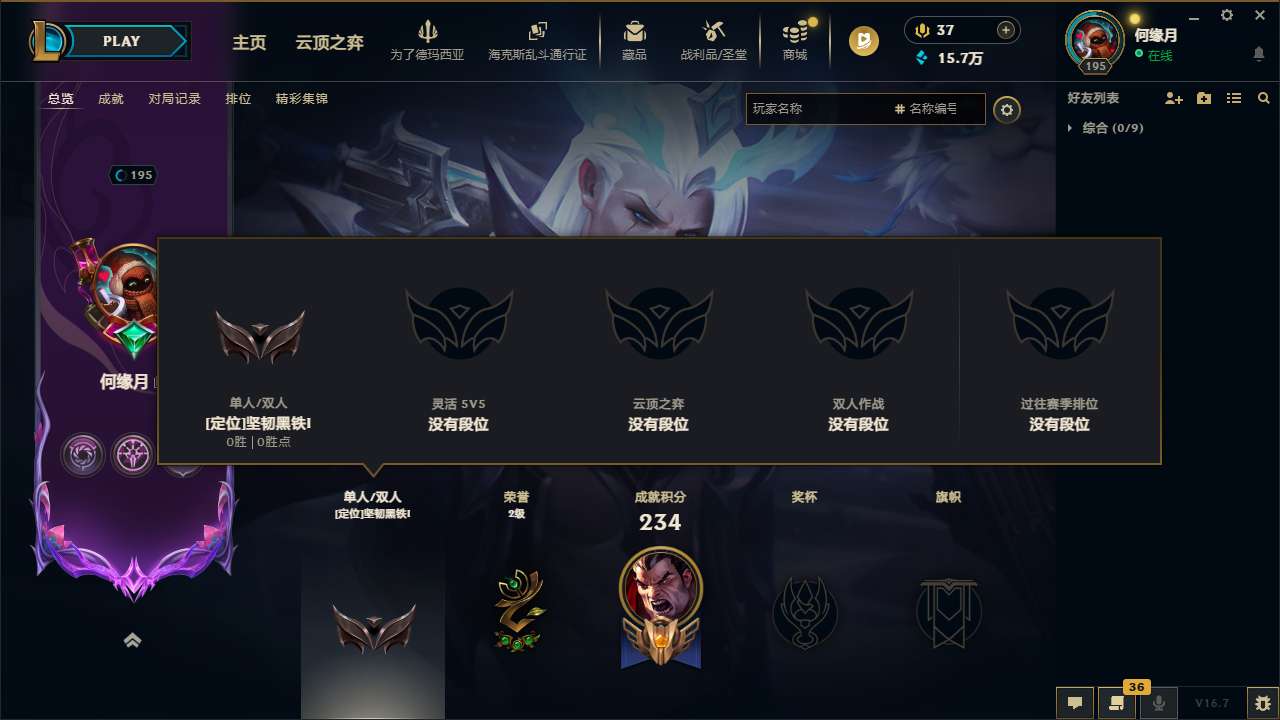Open the 为了德玛西亚 event icon
The image size is (1280, 720).
click(x=428, y=33)
